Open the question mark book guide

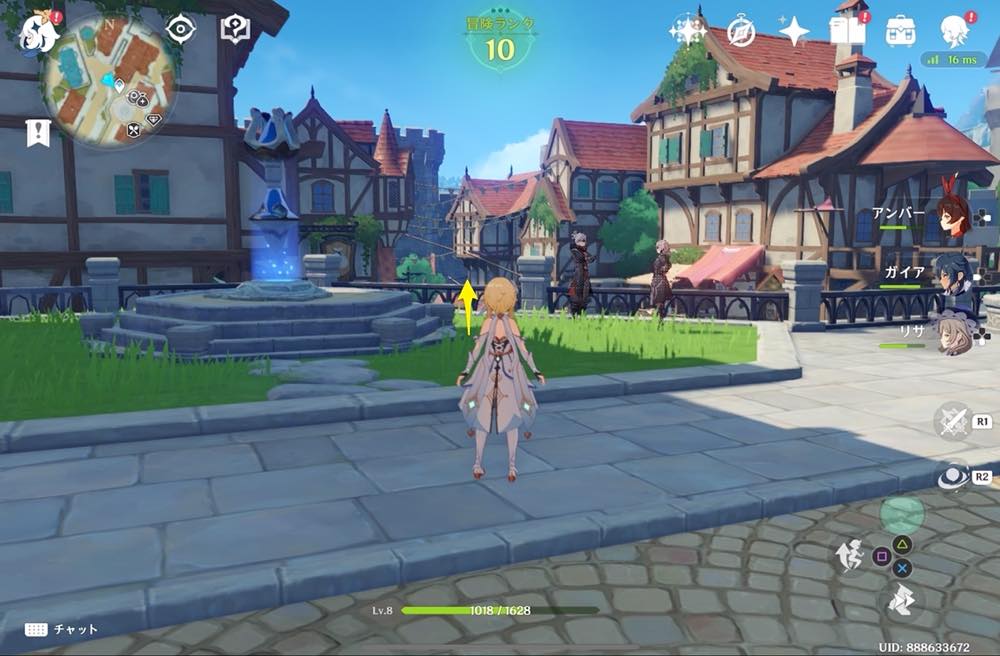click(234, 29)
